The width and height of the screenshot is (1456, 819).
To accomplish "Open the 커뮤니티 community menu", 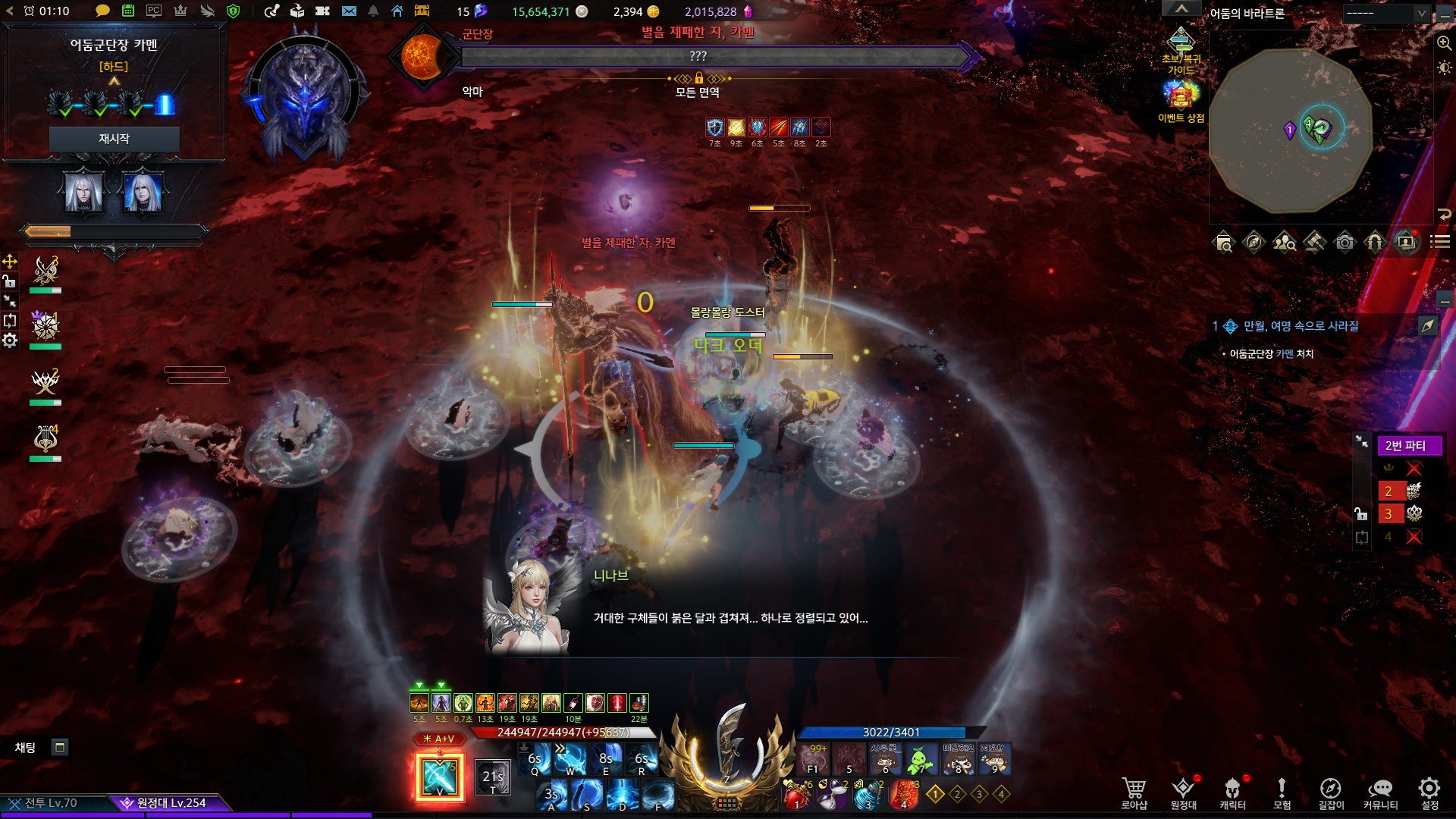I will click(1380, 793).
